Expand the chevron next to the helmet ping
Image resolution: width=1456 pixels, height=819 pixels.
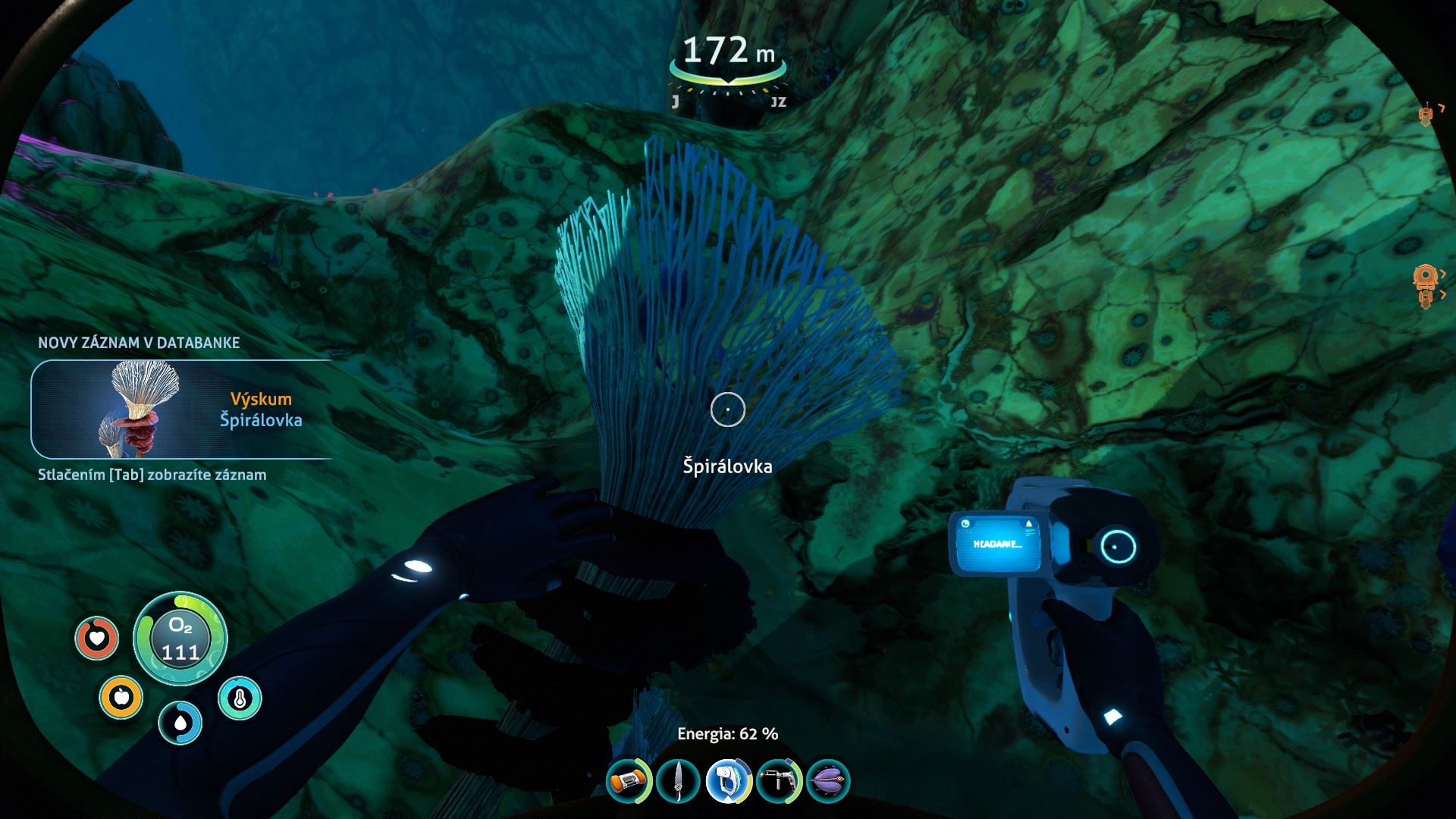pyautogui.click(x=1442, y=272)
